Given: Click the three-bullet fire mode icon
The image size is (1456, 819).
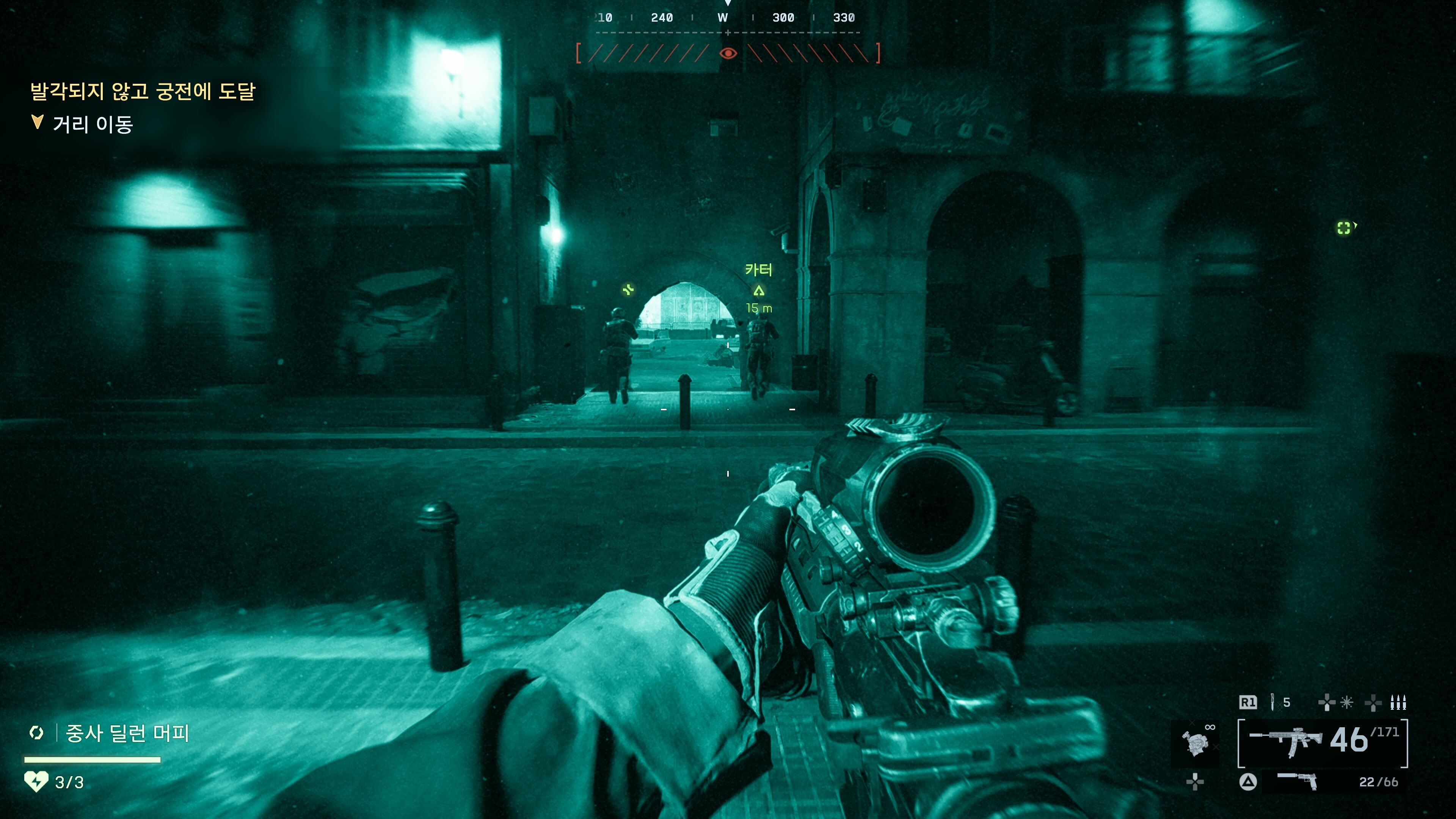Looking at the screenshot, I should 1398,702.
